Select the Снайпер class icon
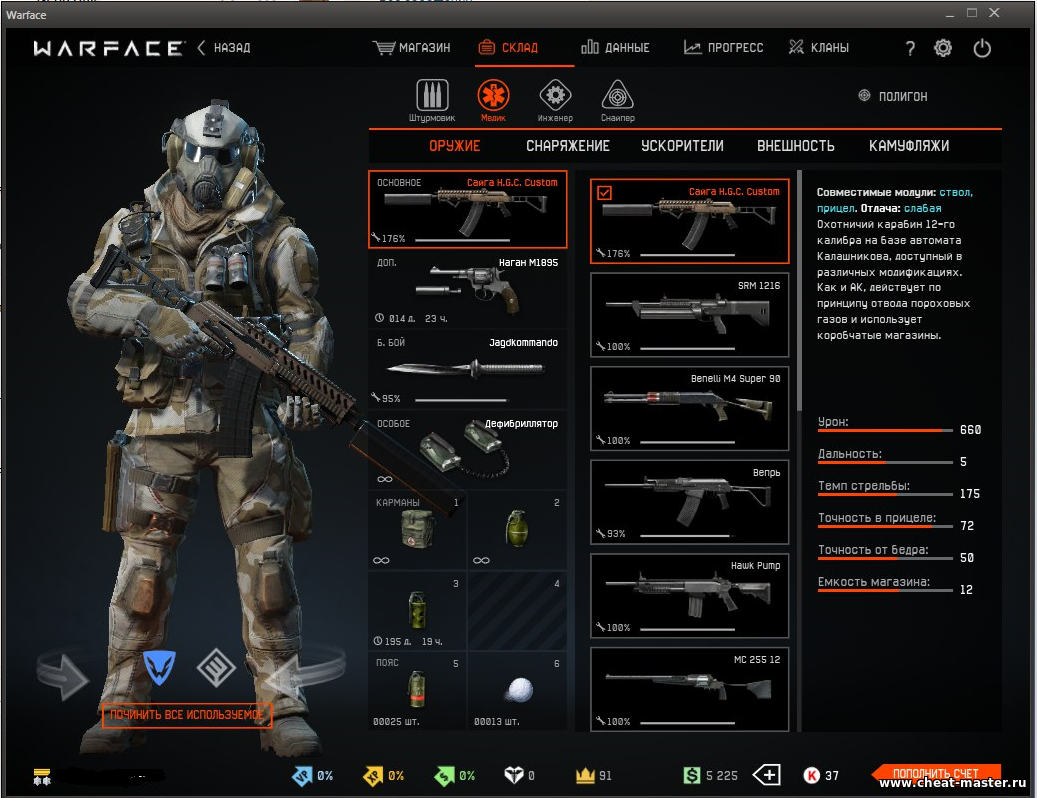The image size is (1037, 798). point(618,99)
